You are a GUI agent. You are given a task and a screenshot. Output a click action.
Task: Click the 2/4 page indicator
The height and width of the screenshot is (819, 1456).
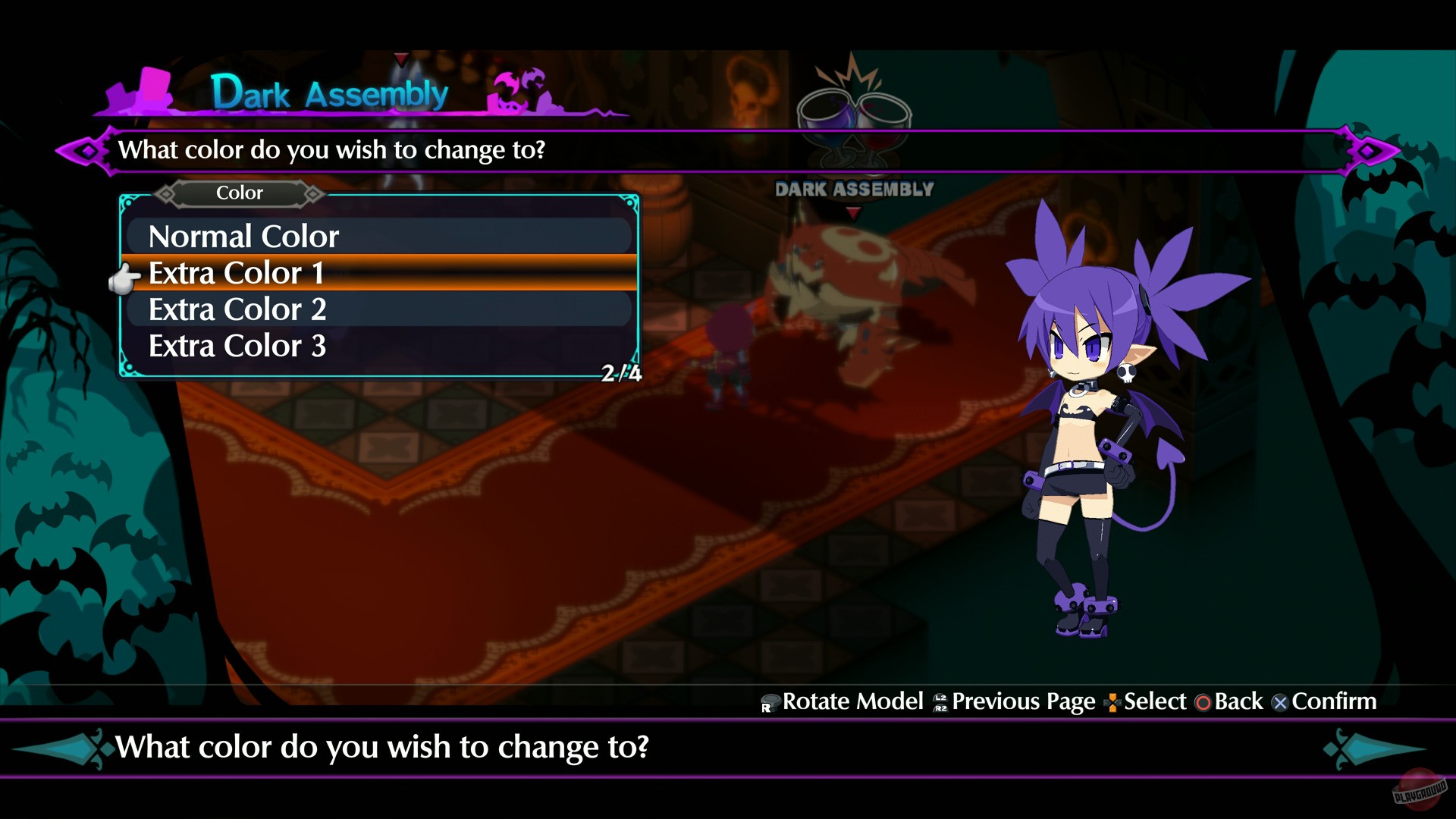pos(620,372)
